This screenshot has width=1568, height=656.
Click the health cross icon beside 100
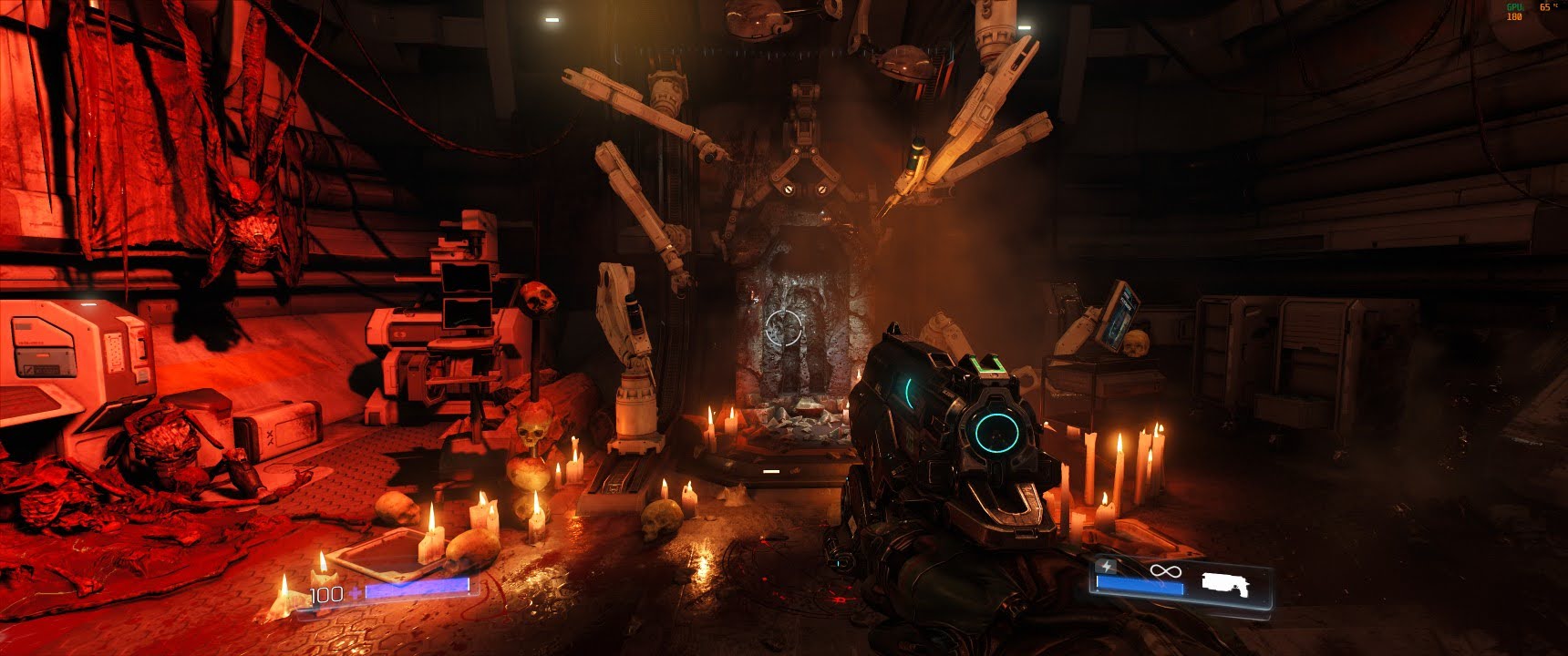tap(356, 591)
